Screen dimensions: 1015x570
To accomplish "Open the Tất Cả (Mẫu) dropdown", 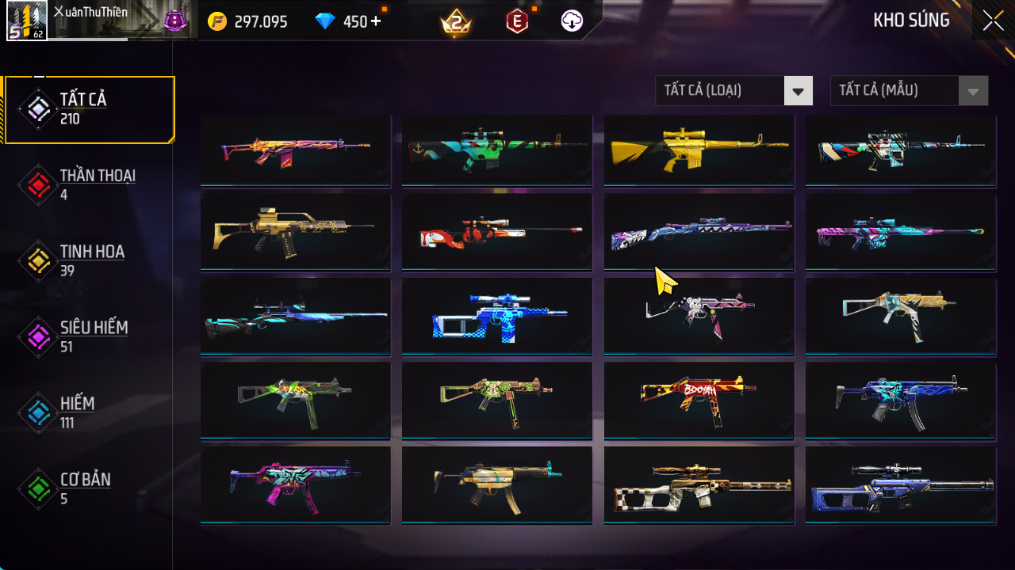I will pyautogui.click(x=908, y=91).
